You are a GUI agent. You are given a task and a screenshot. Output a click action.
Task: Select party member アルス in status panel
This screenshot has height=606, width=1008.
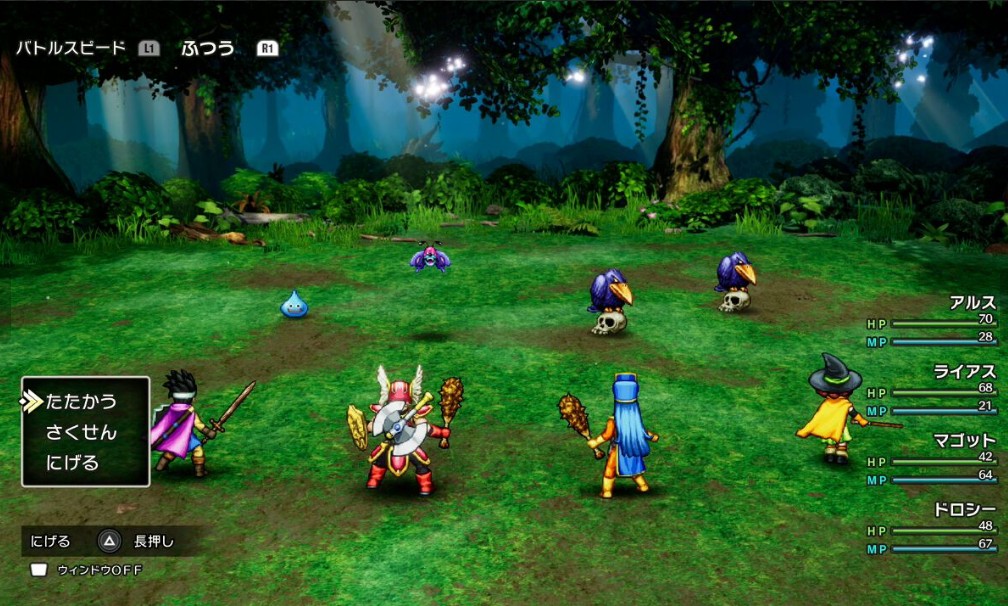pyautogui.click(x=971, y=303)
